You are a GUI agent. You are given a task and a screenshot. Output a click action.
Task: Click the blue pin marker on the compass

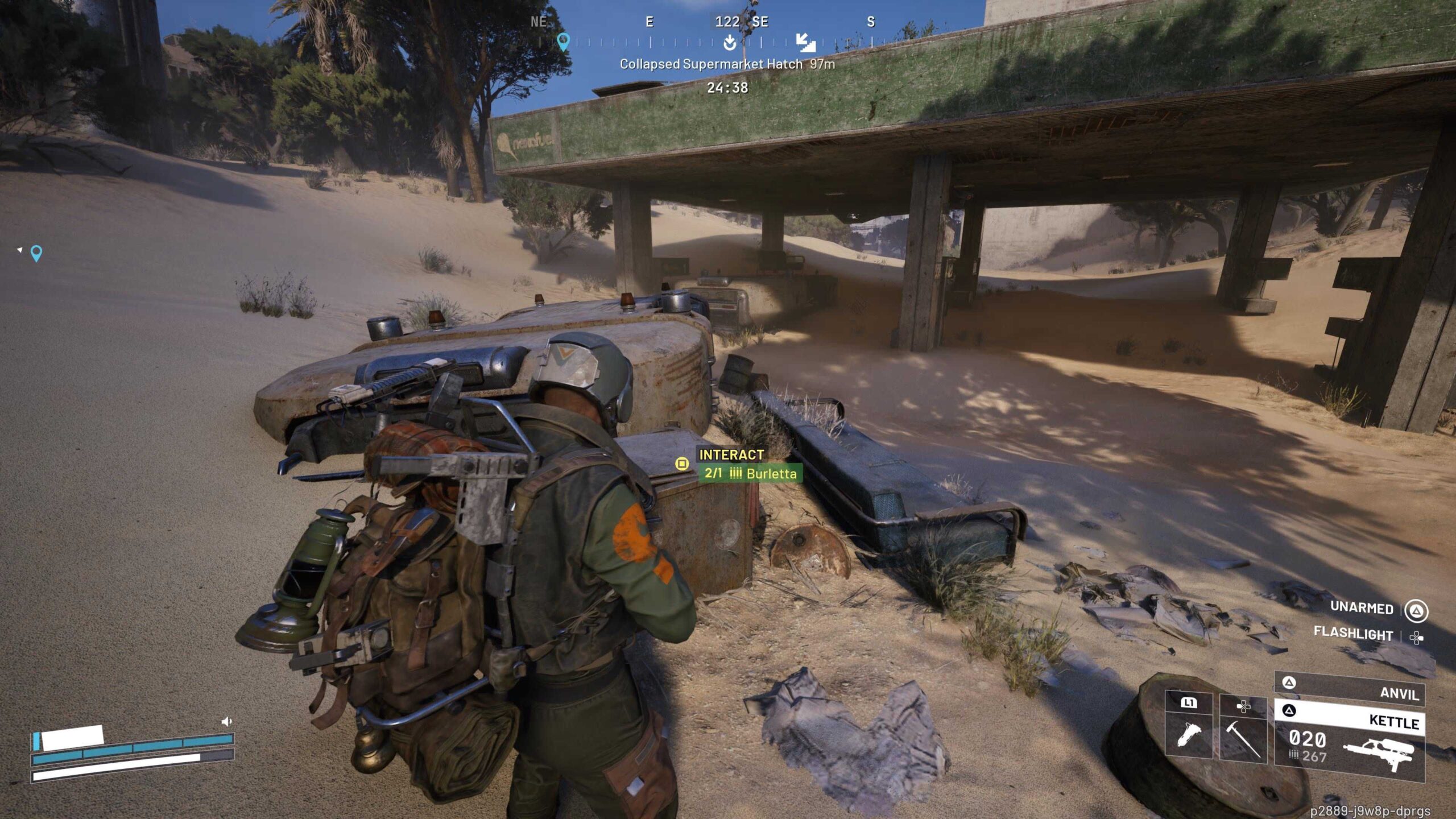point(563,42)
